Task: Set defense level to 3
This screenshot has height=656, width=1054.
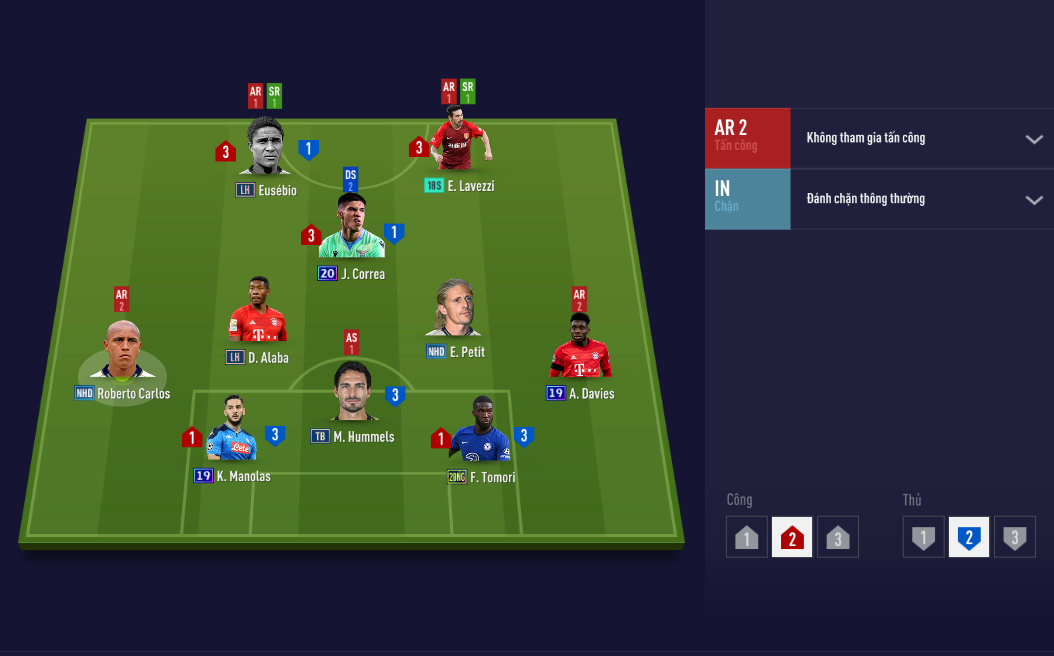Action: (x=1014, y=538)
